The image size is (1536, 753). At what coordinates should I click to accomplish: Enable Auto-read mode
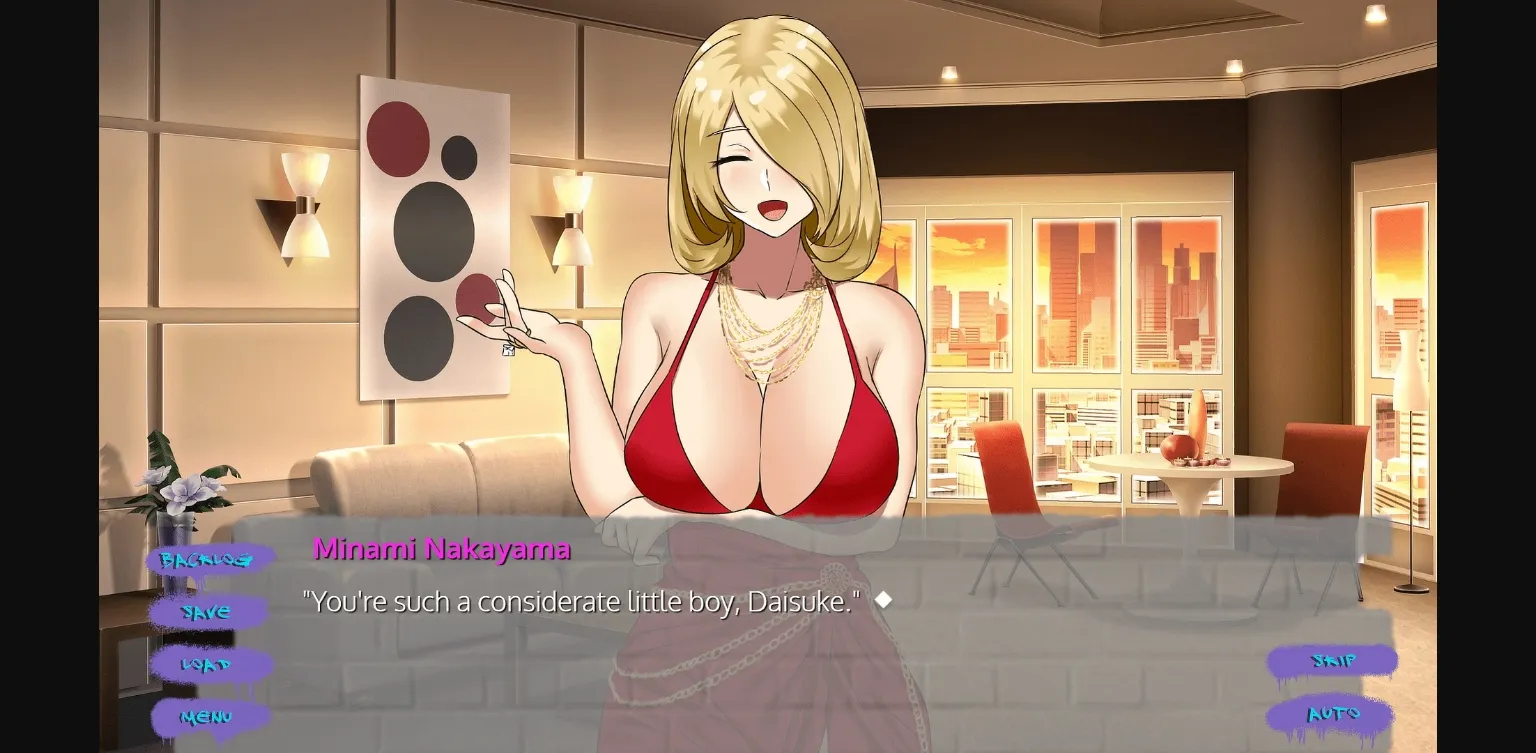tap(1334, 714)
